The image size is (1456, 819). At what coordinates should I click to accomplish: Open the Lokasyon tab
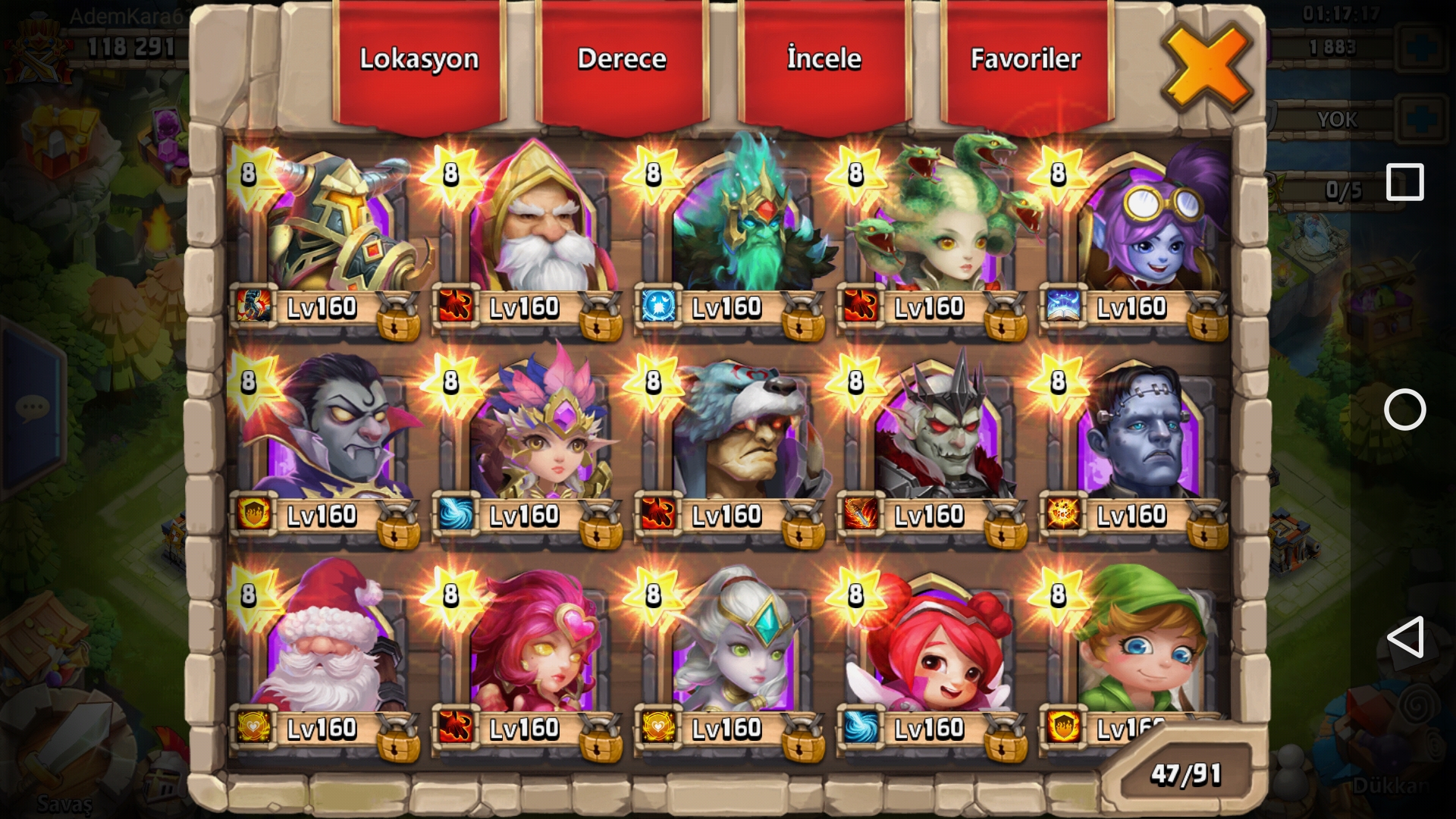click(x=419, y=61)
